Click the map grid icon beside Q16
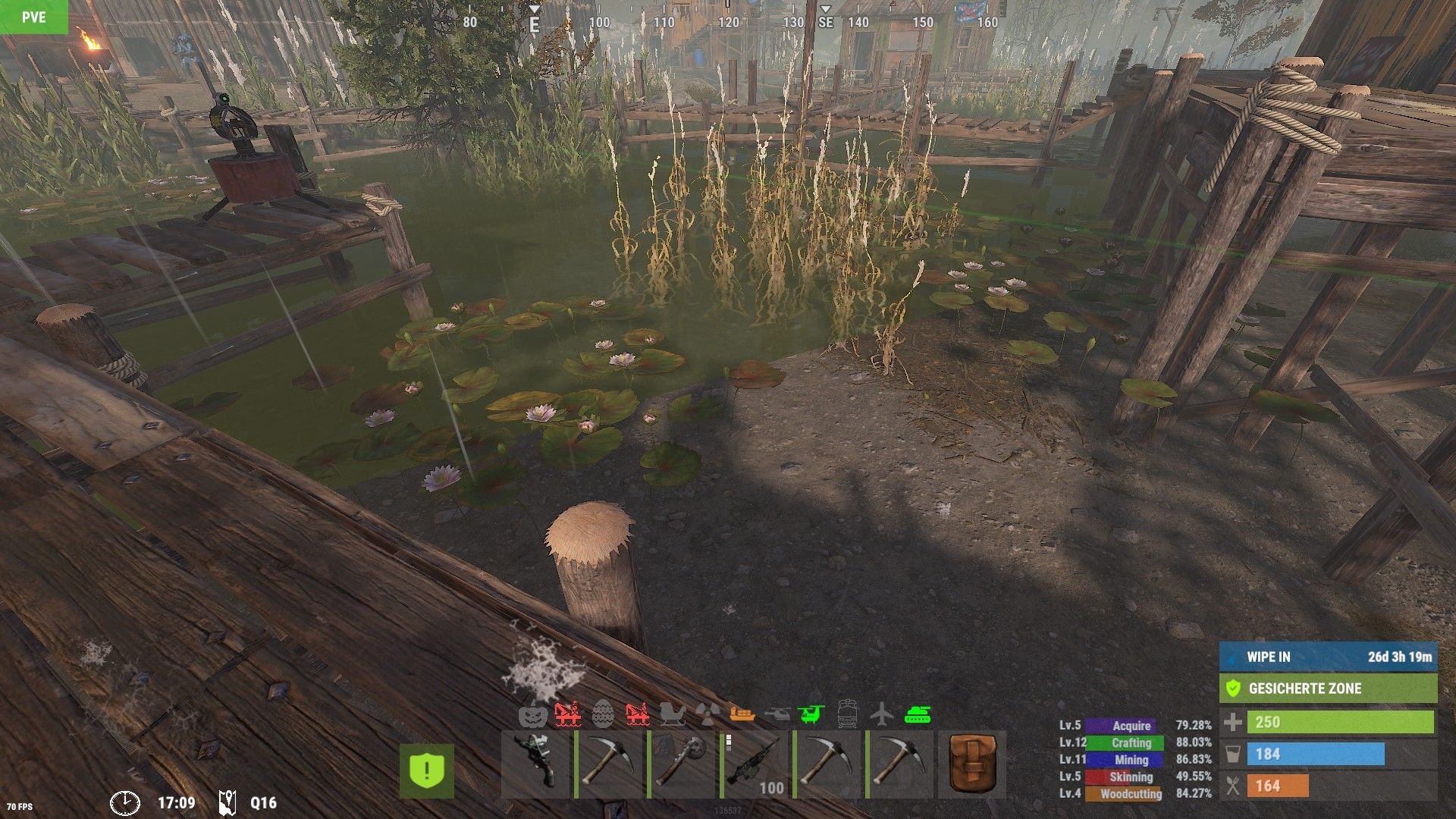1456x819 pixels. [x=227, y=802]
